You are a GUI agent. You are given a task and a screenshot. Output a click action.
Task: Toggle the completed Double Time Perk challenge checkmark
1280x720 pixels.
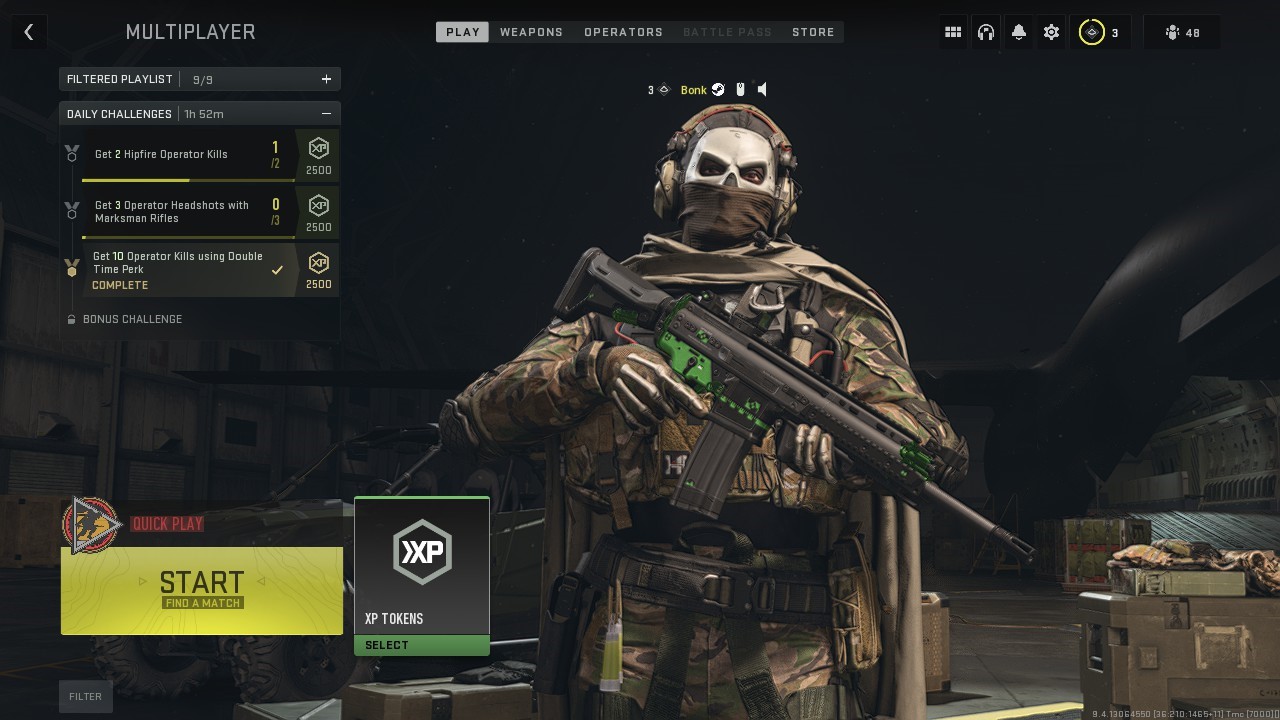(277, 268)
